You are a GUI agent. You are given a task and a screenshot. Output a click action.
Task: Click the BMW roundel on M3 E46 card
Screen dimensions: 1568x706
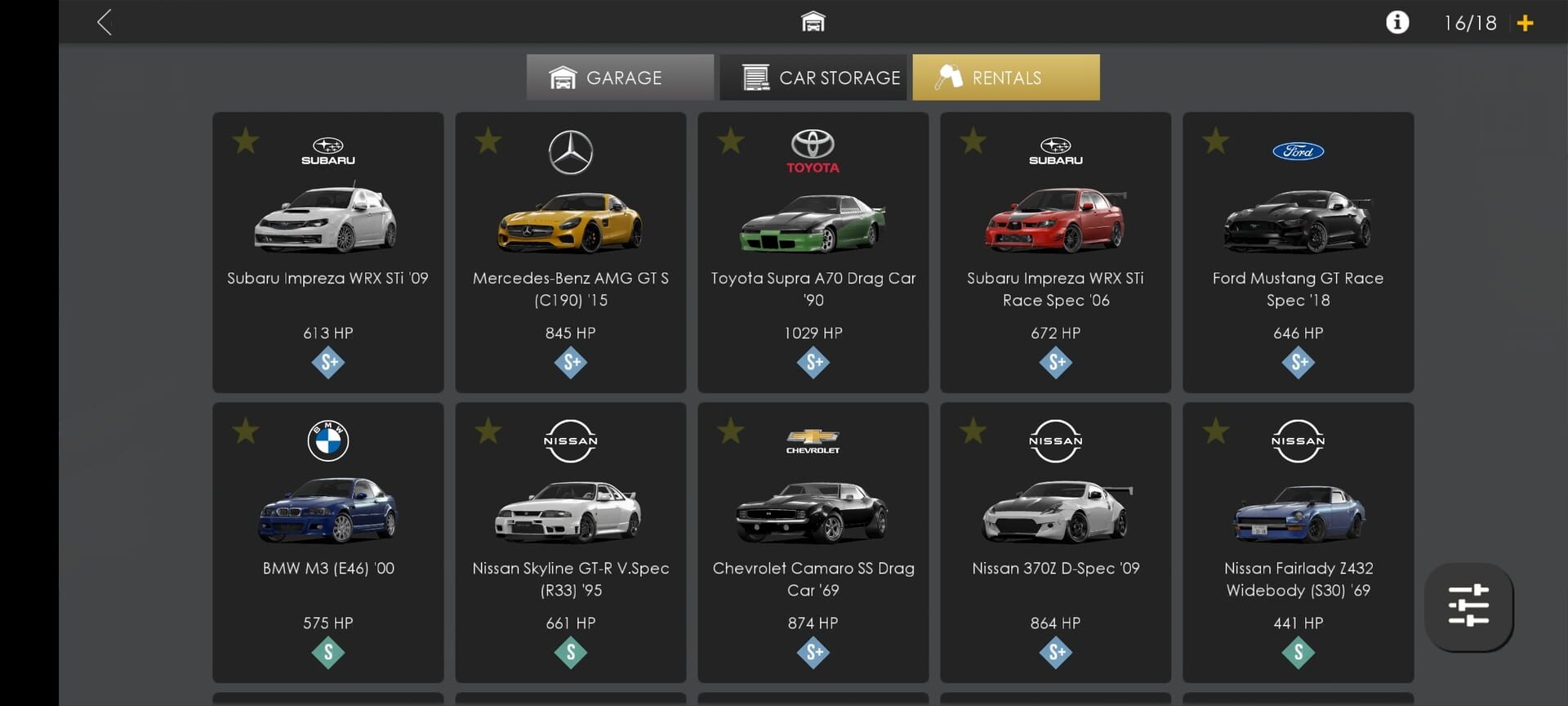pos(327,440)
